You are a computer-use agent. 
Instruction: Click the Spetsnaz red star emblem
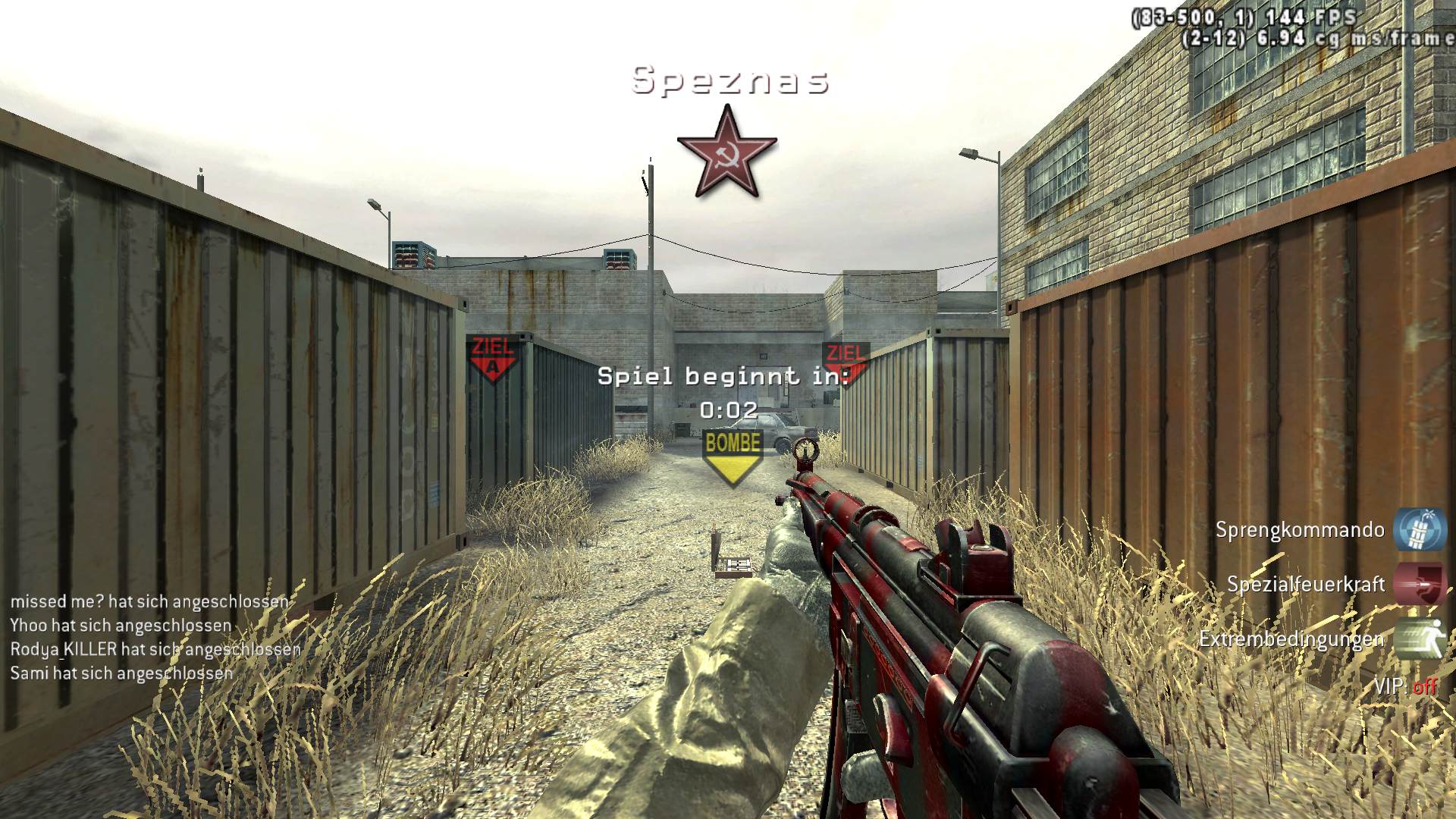(x=726, y=152)
